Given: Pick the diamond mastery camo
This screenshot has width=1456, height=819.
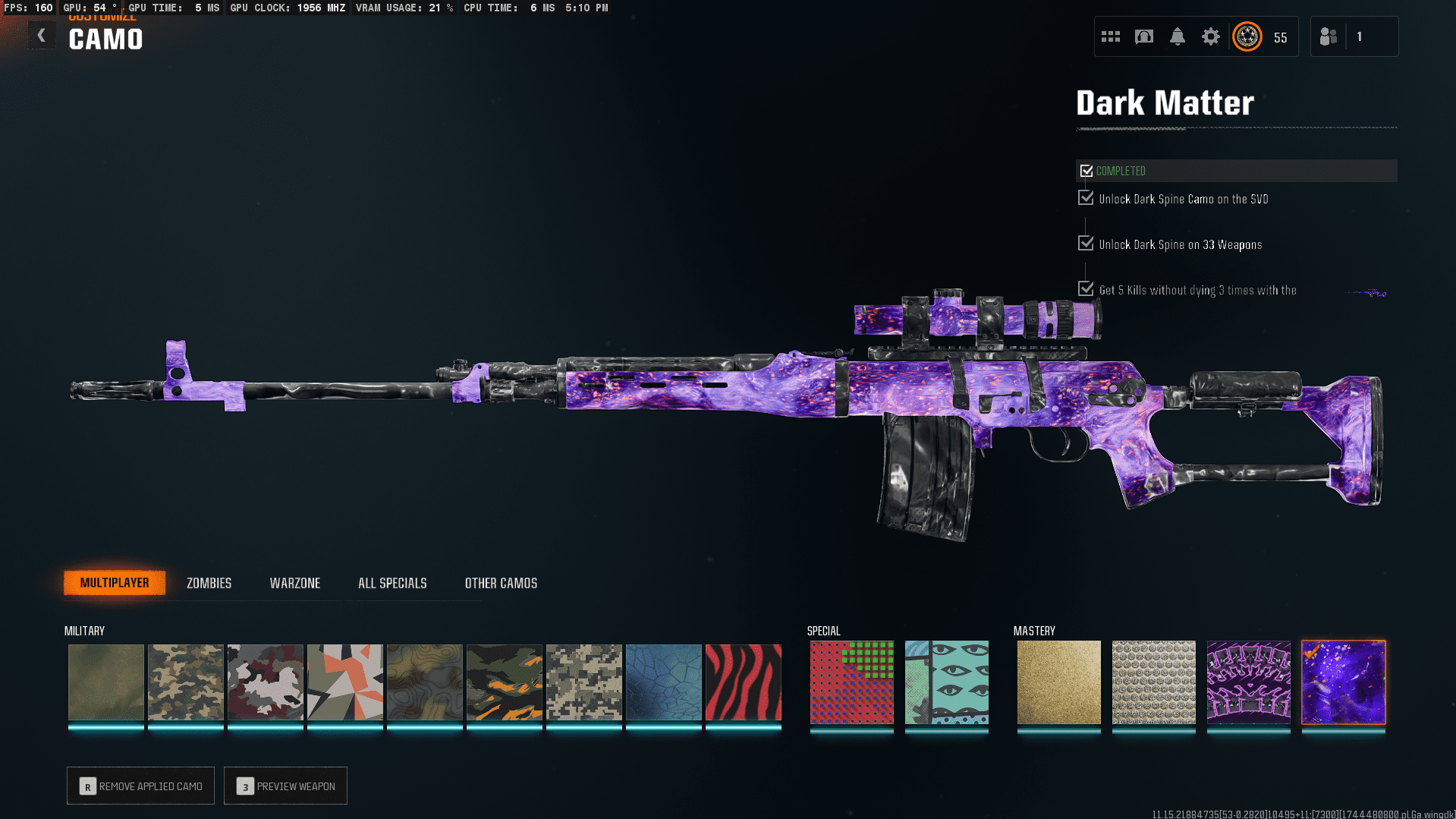Looking at the screenshot, I should click(1153, 682).
